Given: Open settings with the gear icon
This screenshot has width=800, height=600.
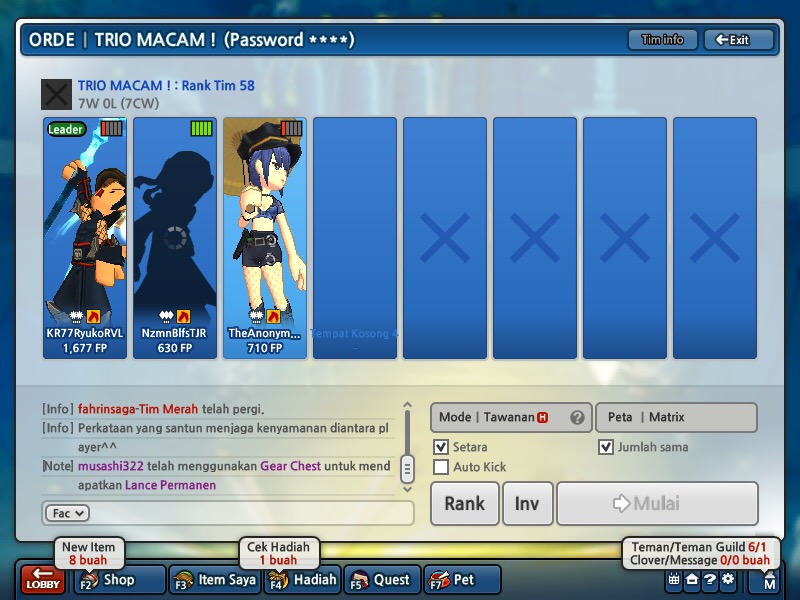Looking at the screenshot, I should 727,579.
